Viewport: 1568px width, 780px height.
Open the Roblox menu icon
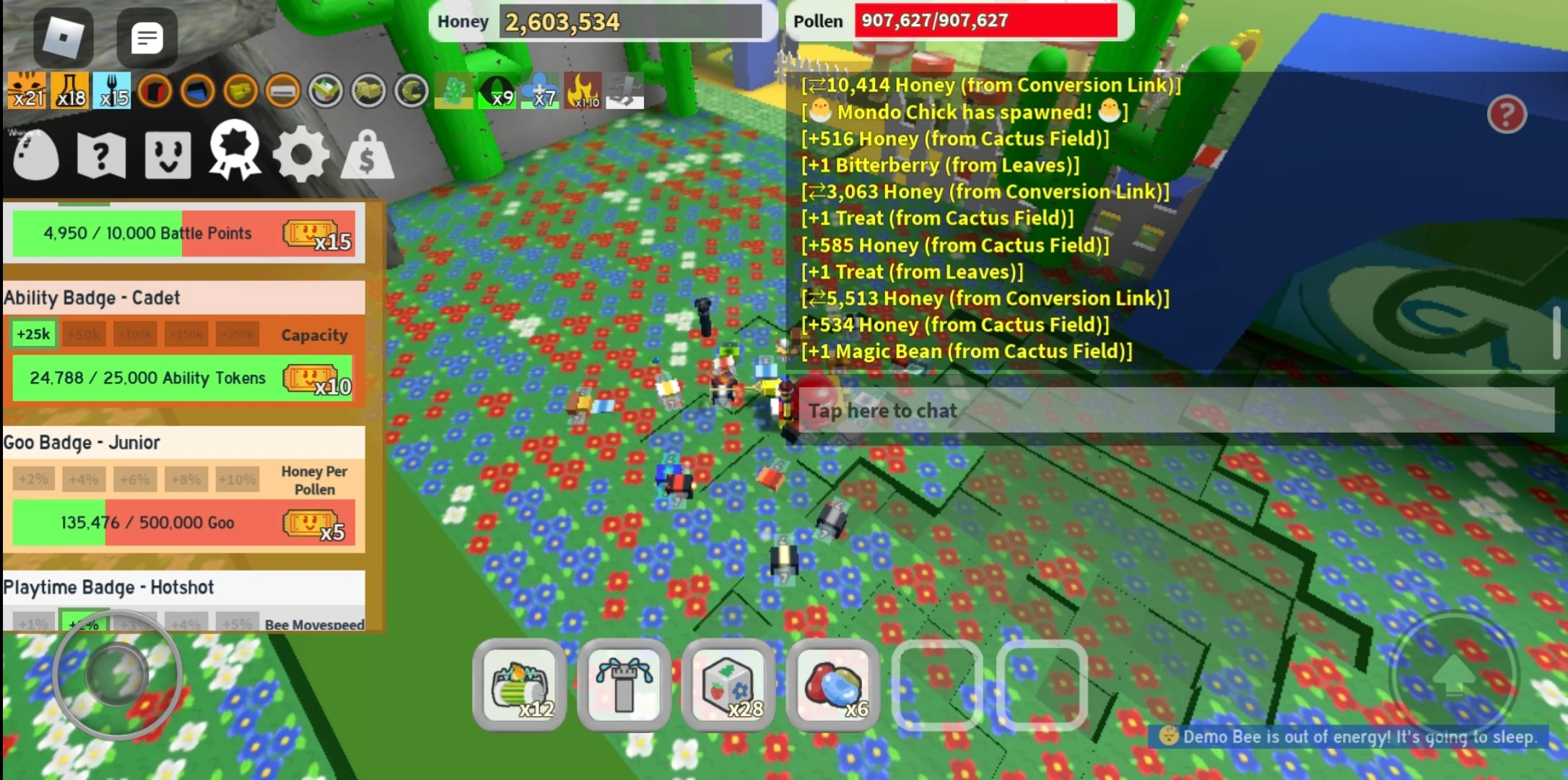64,38
